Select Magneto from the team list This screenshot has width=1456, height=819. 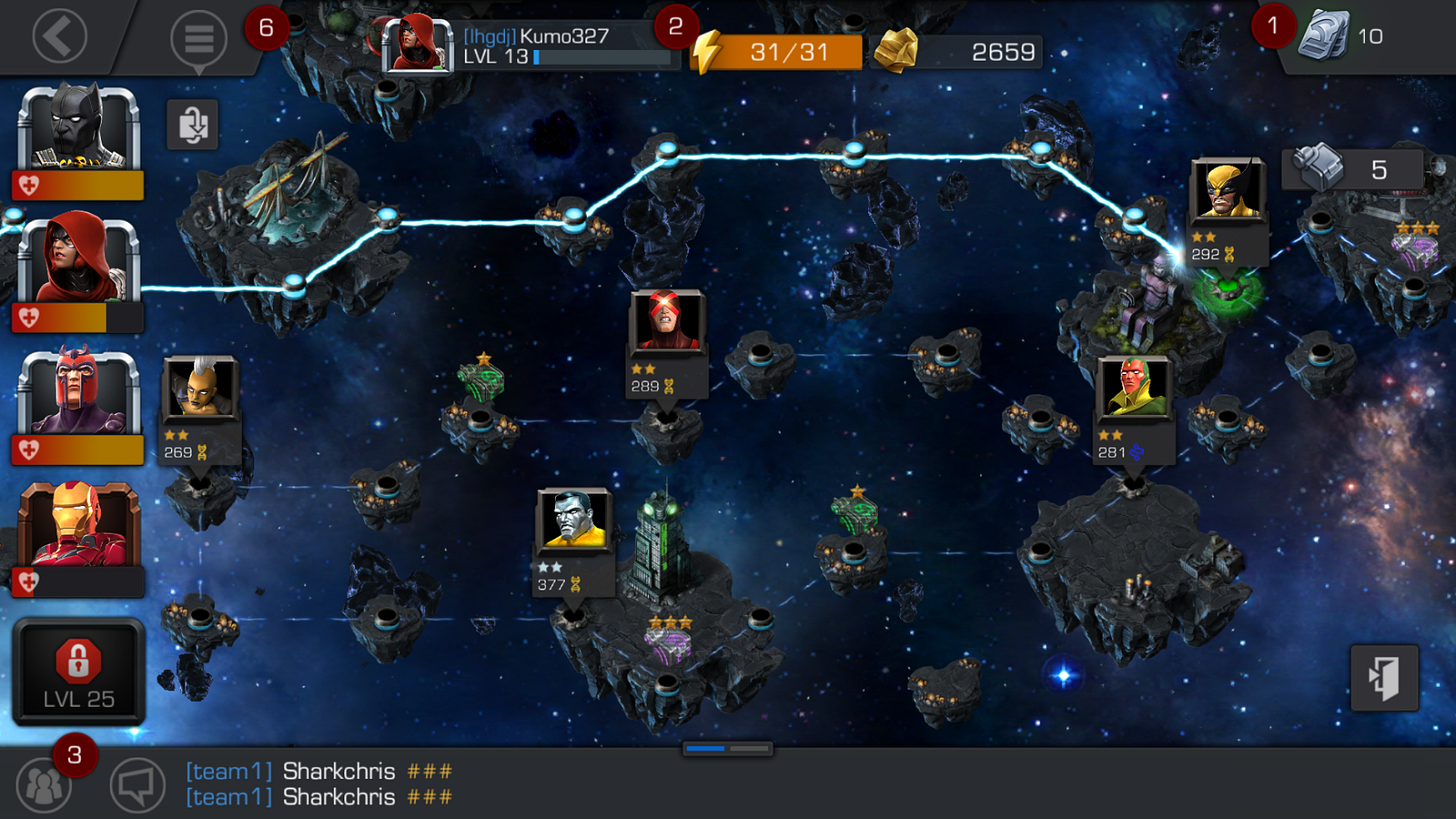click(78, 394)
